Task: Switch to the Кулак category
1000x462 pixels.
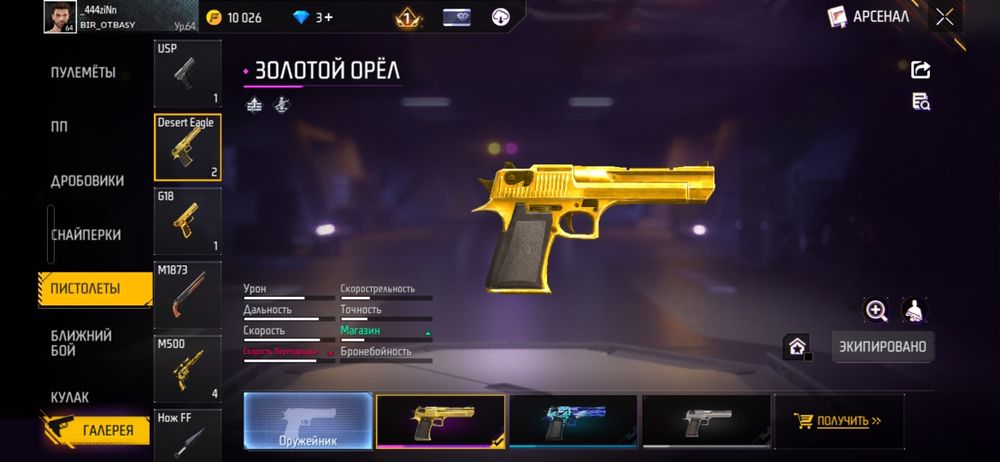Action: [70, 397]
